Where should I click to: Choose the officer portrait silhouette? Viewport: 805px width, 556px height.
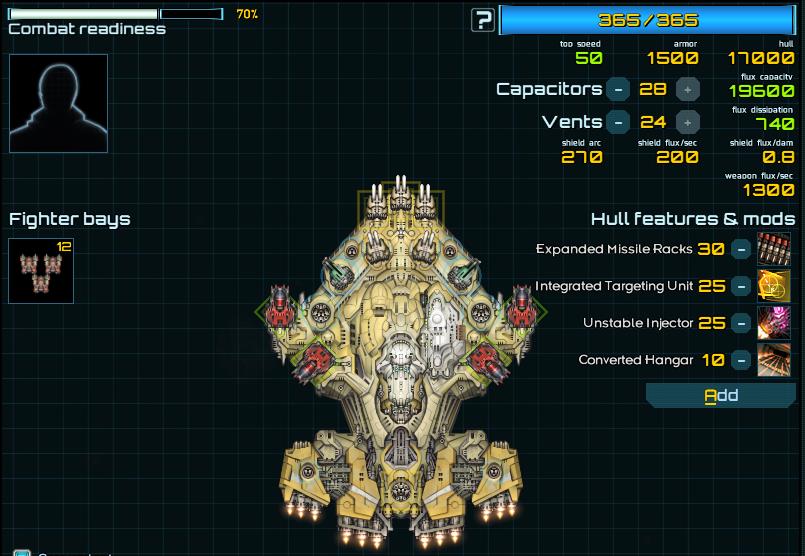[59, 103]
